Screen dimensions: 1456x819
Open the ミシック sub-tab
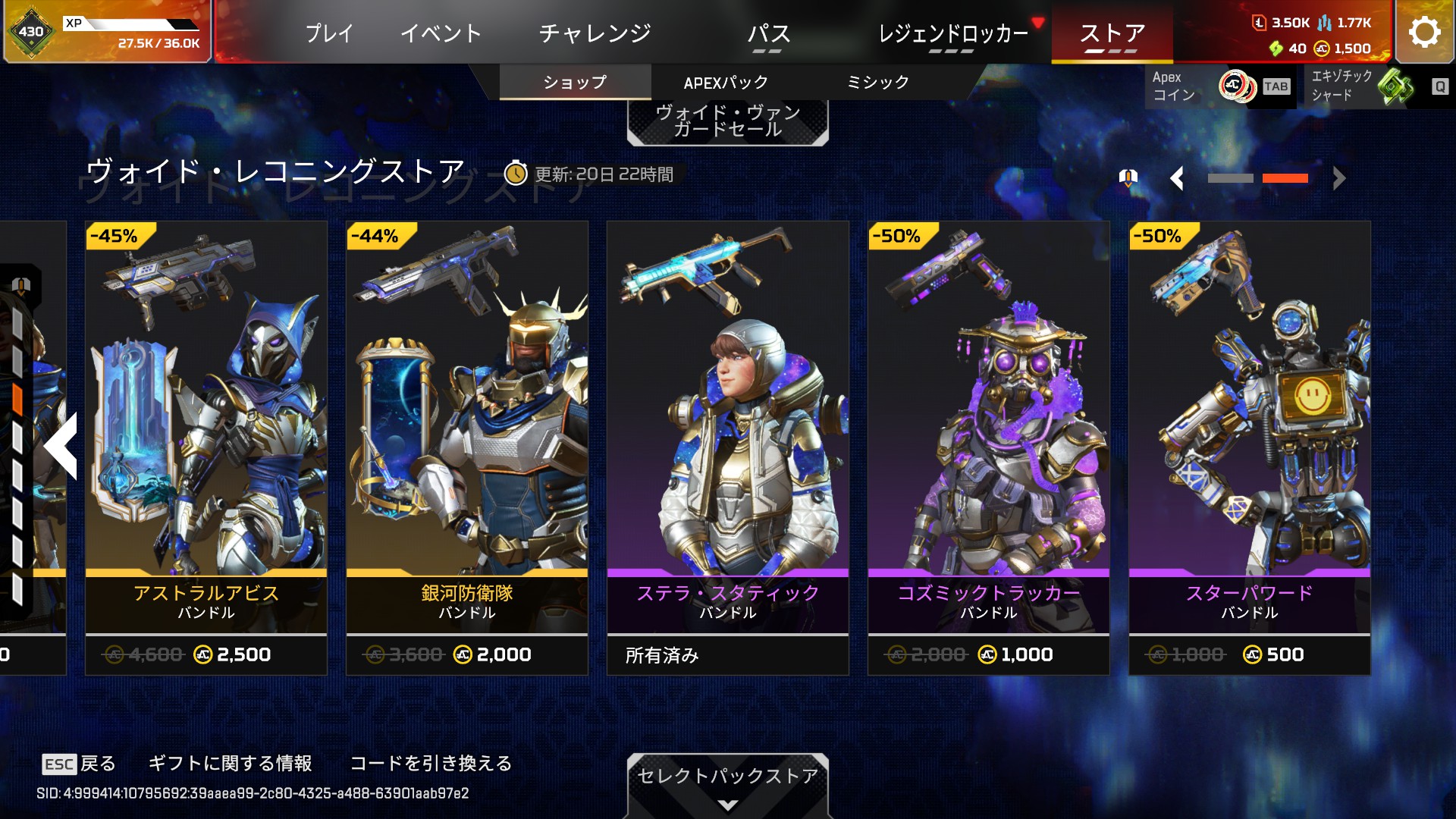click(x=877, y=83)
